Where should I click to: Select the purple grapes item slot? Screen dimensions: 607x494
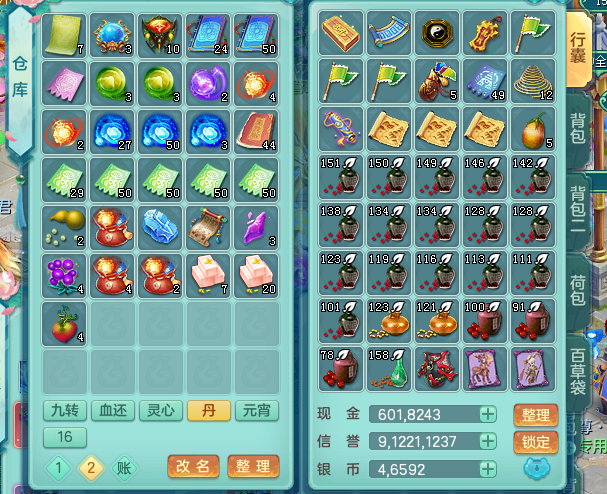(64, 273)
